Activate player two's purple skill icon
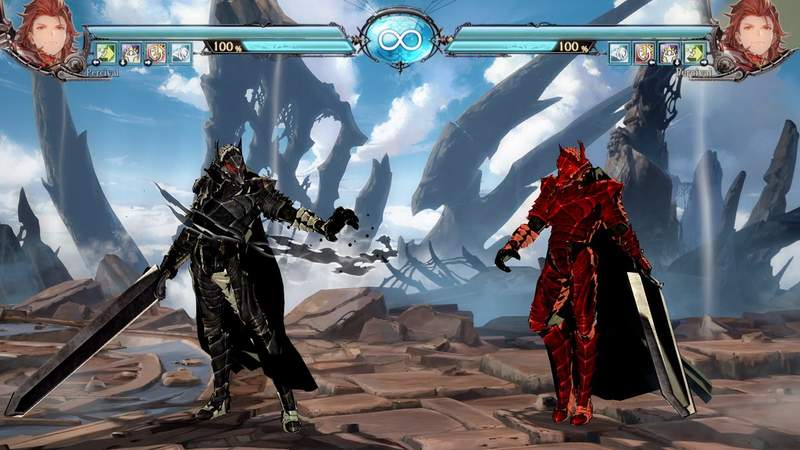The width and height of the screenshot is (800, 450). click(669, 53)
